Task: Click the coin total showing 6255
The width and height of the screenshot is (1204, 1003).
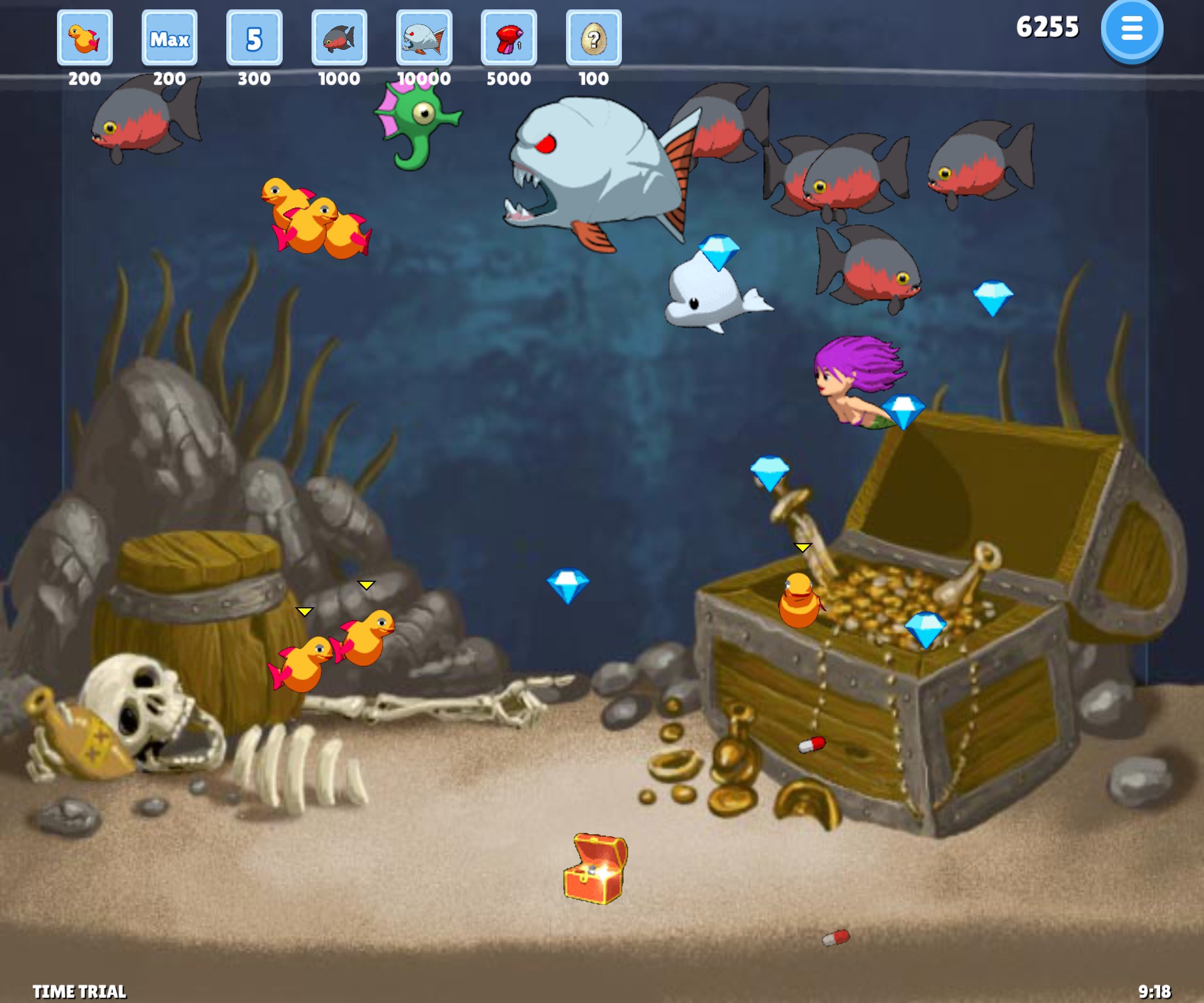Action: coord(1048,28)
